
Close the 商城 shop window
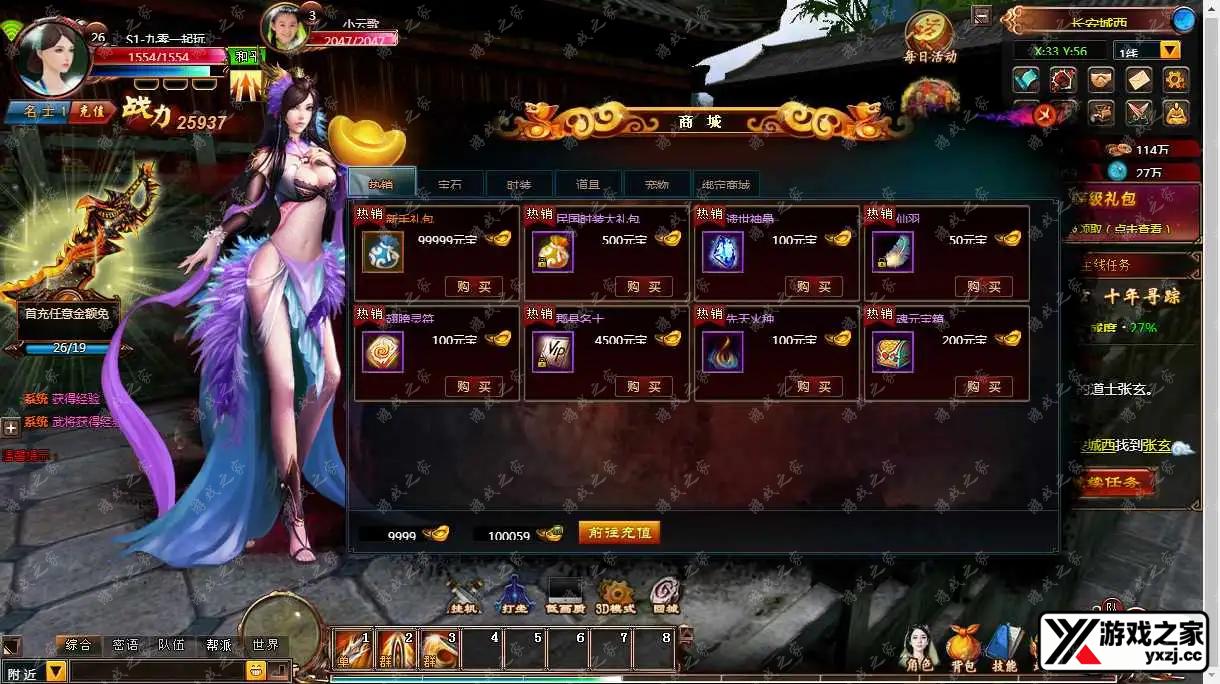pos(1044,115)
